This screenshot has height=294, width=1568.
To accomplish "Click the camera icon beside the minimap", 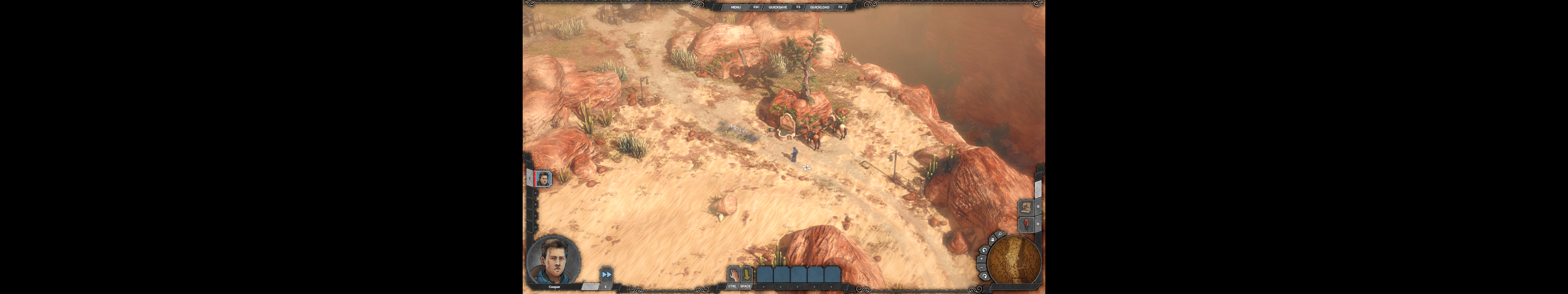I will coord(992,239).
